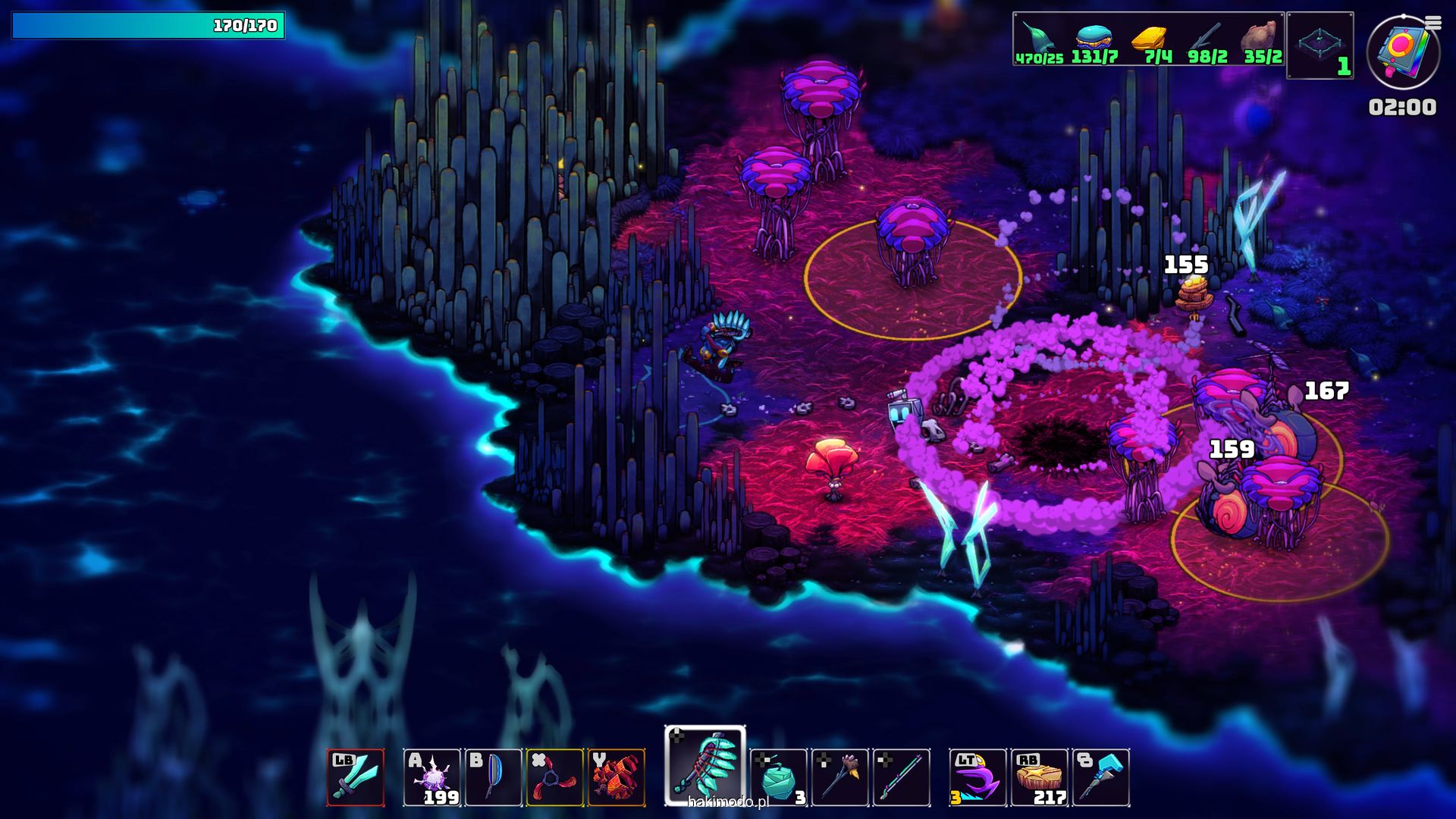The image size is (1456, 819).
Task: Choose the thin green fishing rod
Action: [x=902, y=777]
